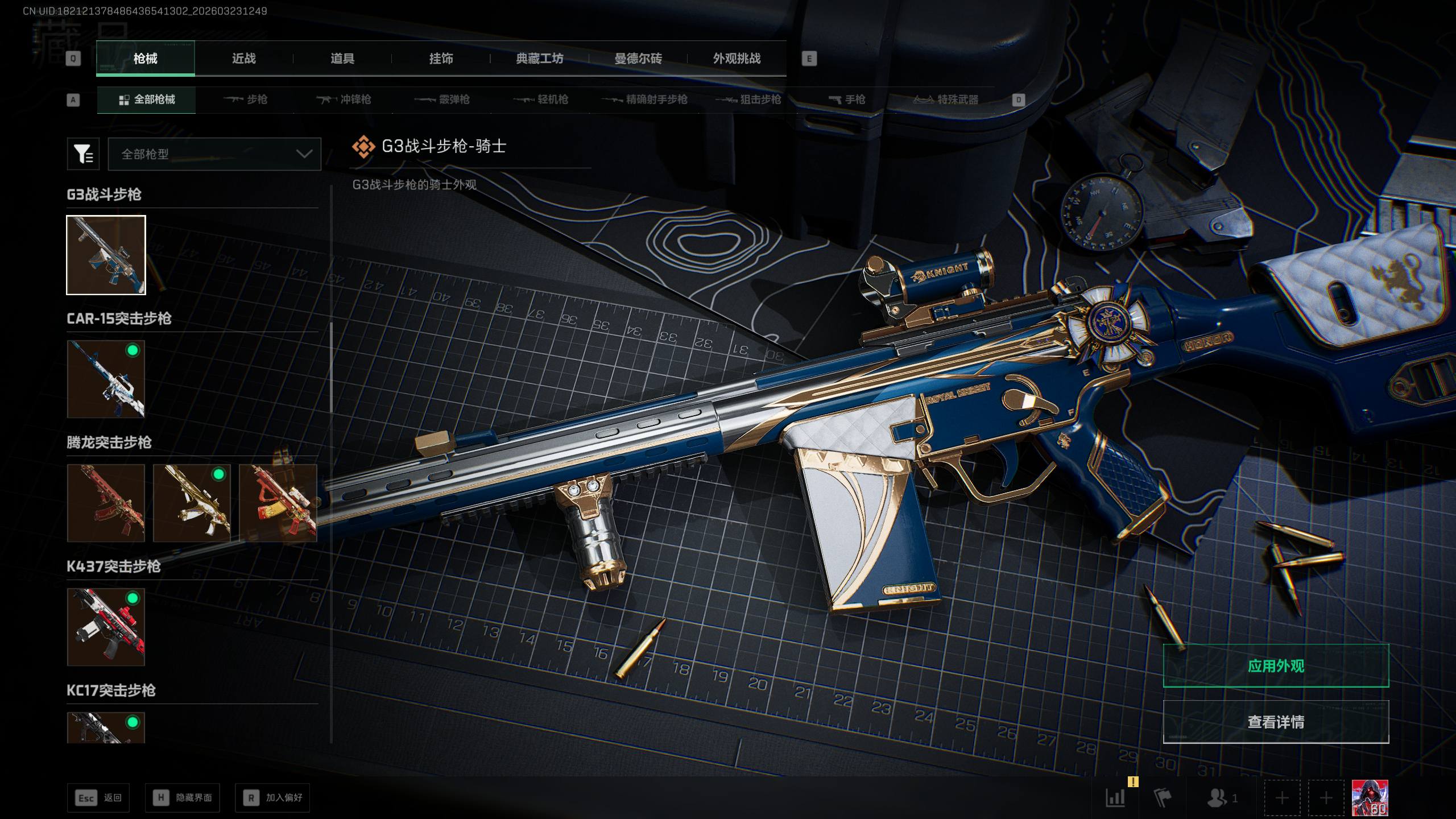Screen dimensions: 1456x819
Task: Switch to the 近战 melee tab
Action: [x=244, y=59]
